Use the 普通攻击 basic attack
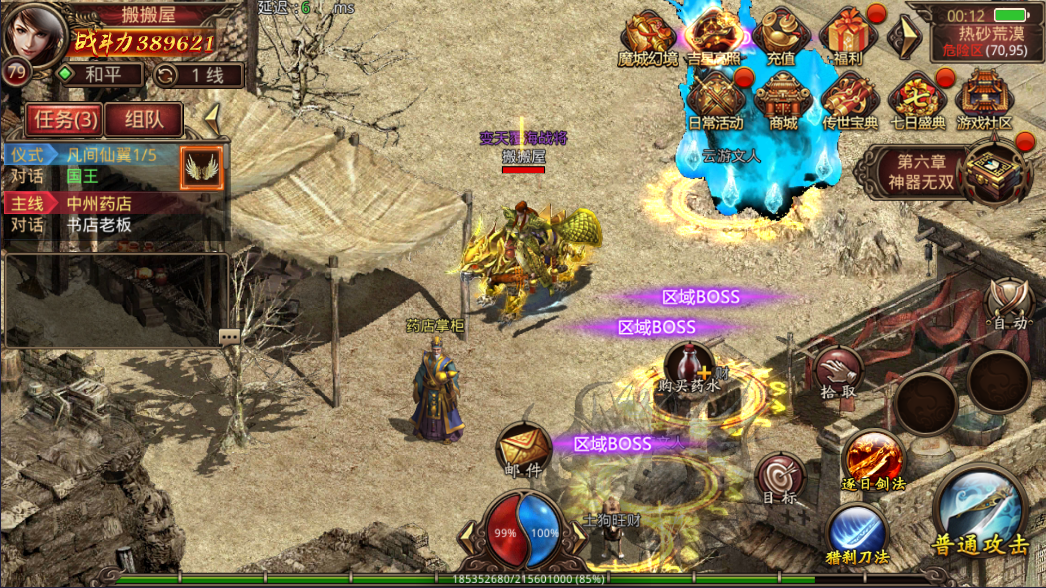This screenshot has width=1046, height=588. pos(978,513)
